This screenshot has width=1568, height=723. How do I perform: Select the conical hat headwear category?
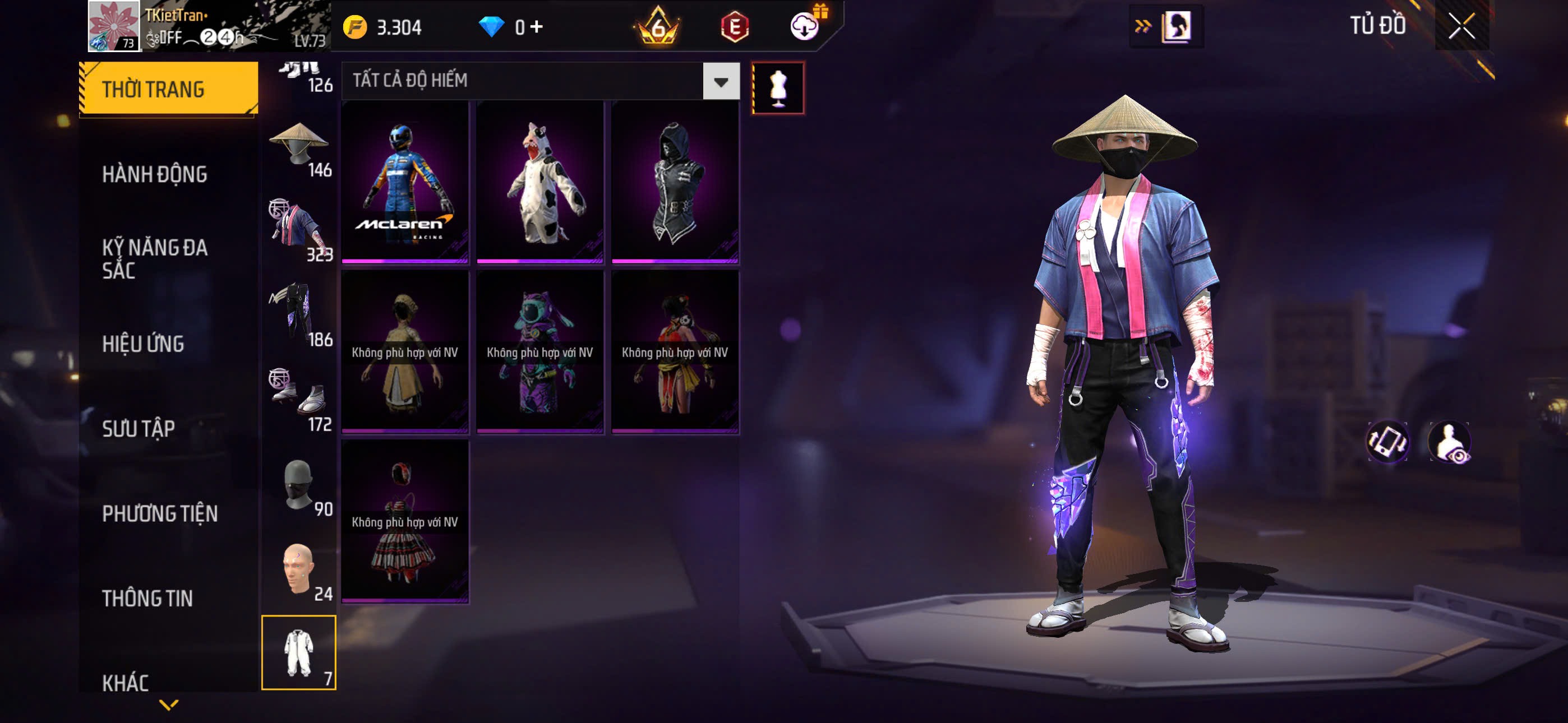(299, 149)
